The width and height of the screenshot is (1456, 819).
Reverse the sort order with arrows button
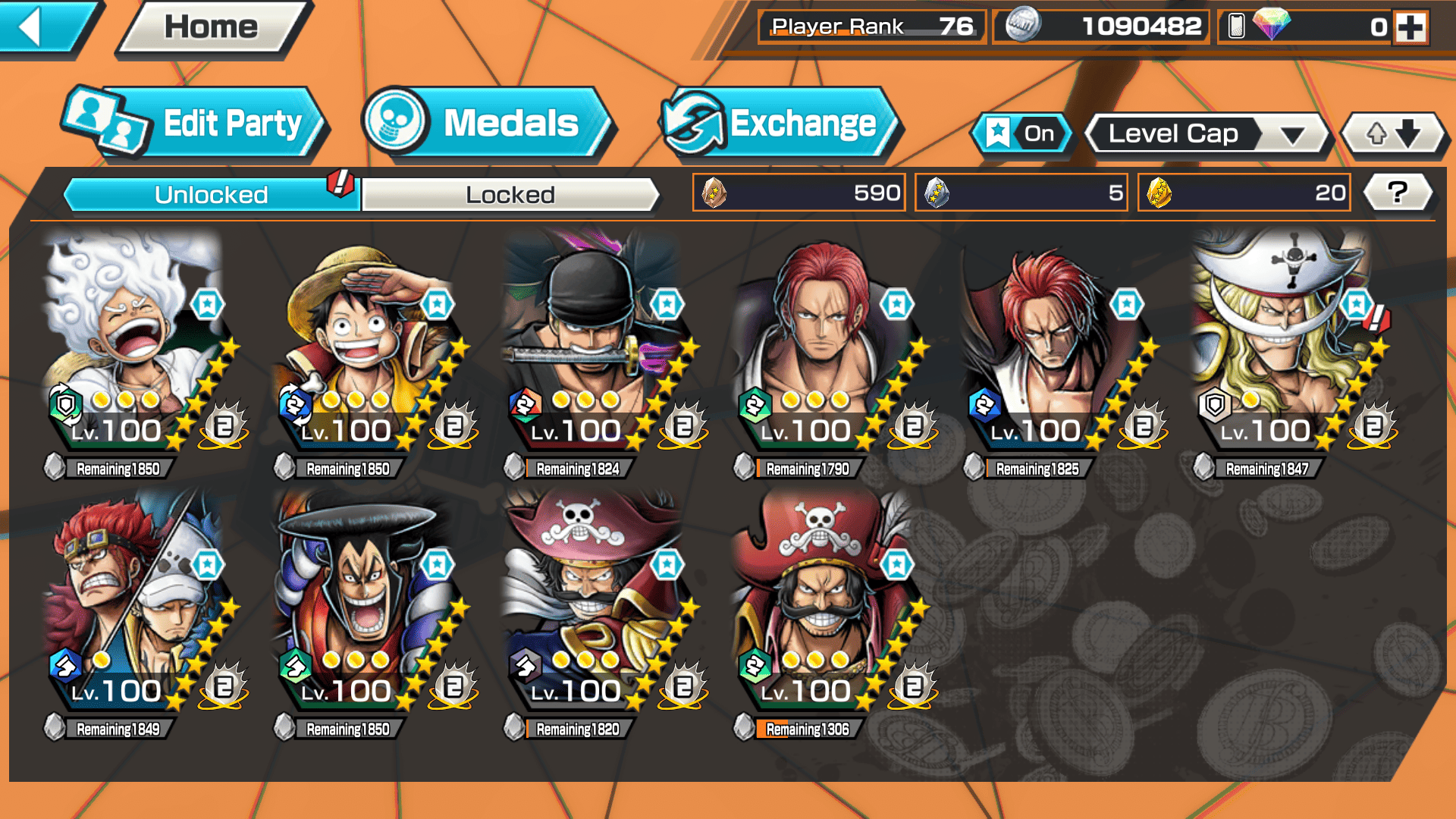click(1393, 134)
